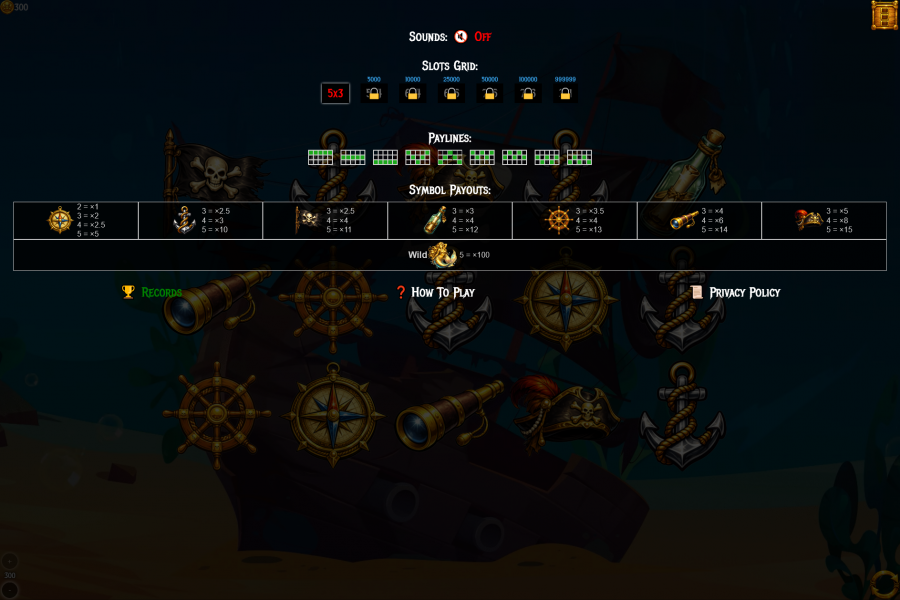This screenshot has width=900, height=600.
Task: Open the How To Play guide
Action: pos(435,292)
